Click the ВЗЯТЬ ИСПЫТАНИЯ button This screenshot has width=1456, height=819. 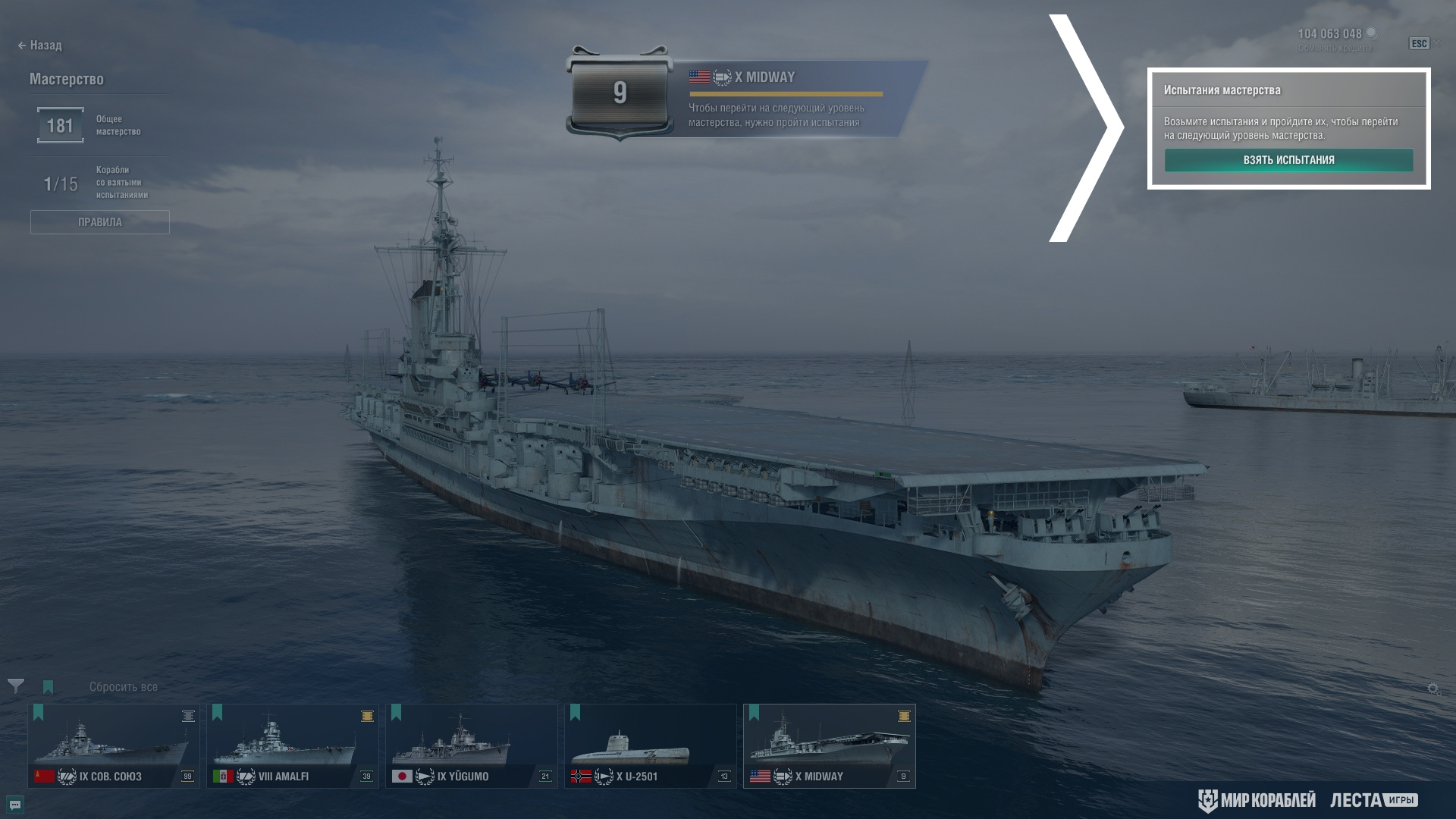[1288, 160]
